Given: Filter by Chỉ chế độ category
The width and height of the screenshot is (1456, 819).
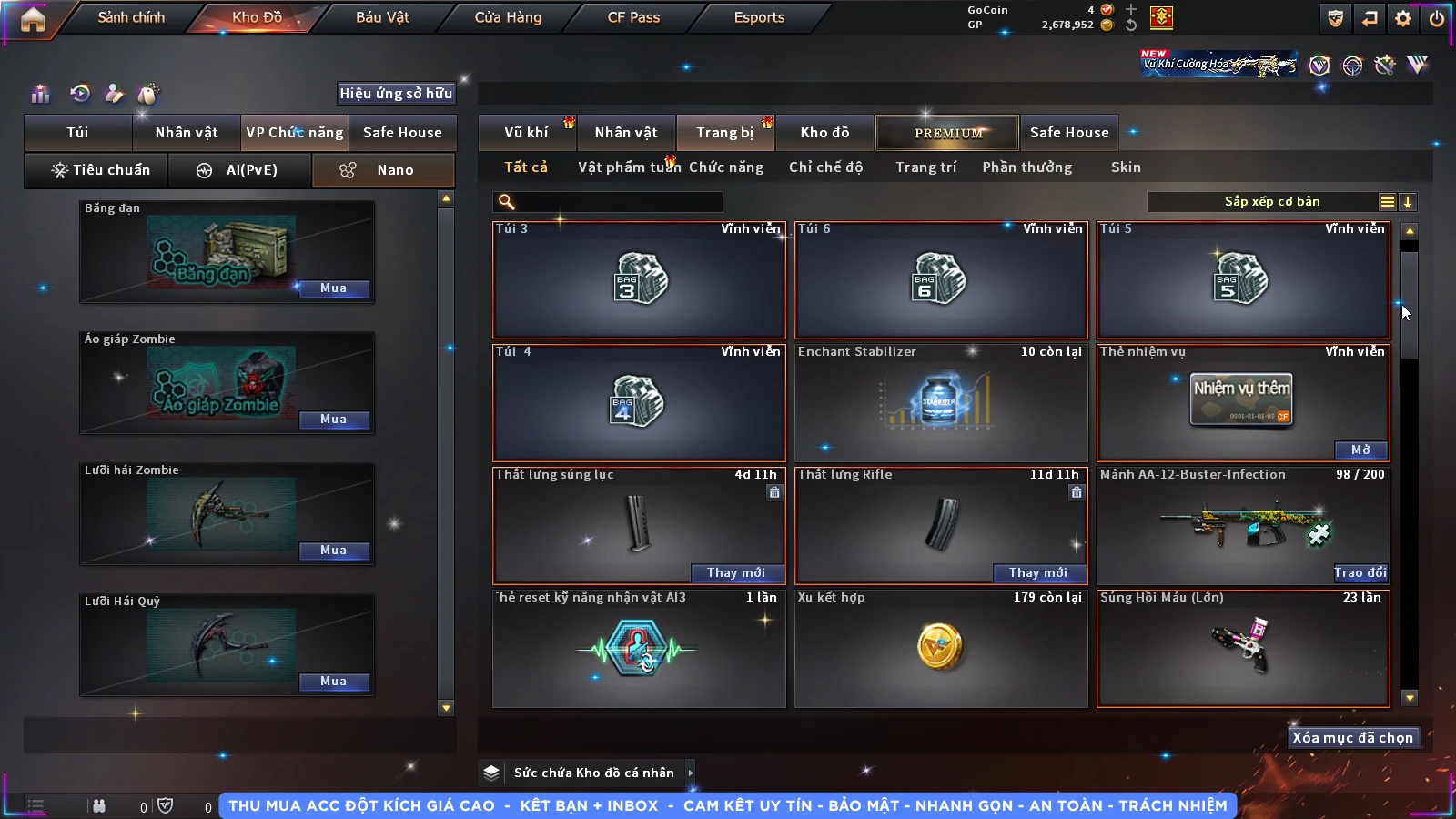Looking at the screenshot, I should point(825,167).
